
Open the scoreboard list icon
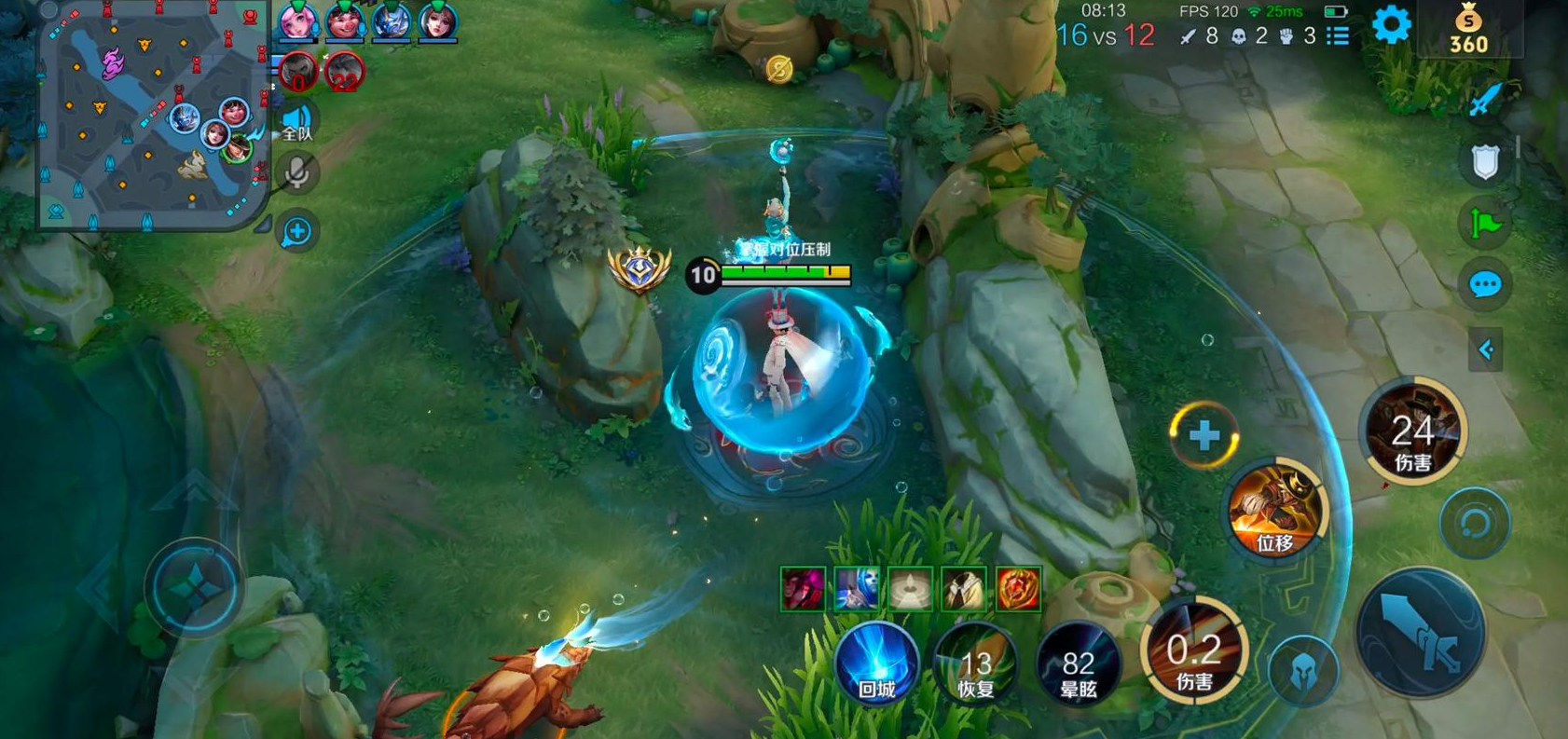click(x=1339, y=36)
